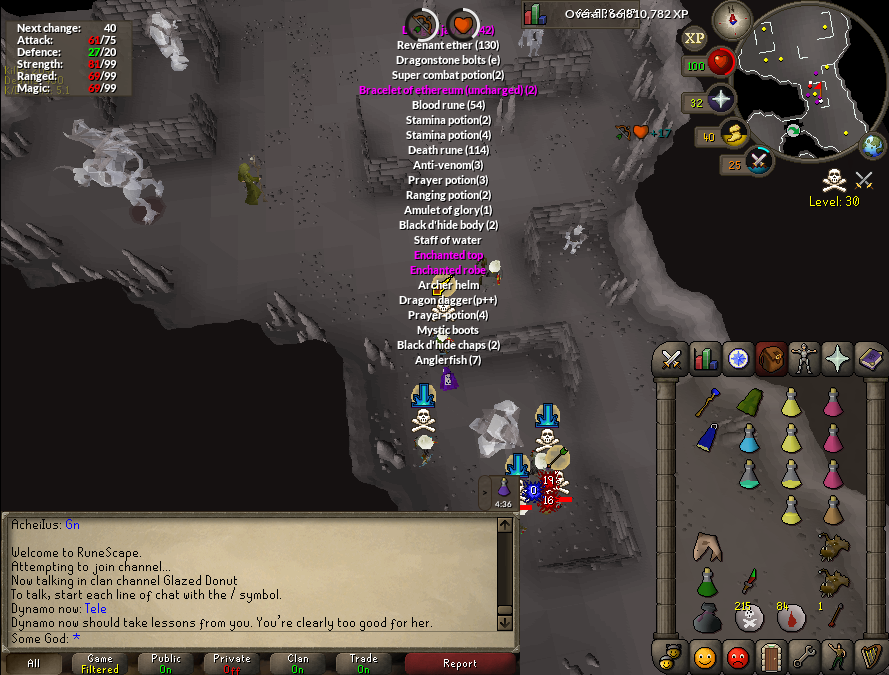Screen dimensions: 889x675
Task: Toggle run with the boot energy orb
Action: click(x=734, y=134)
